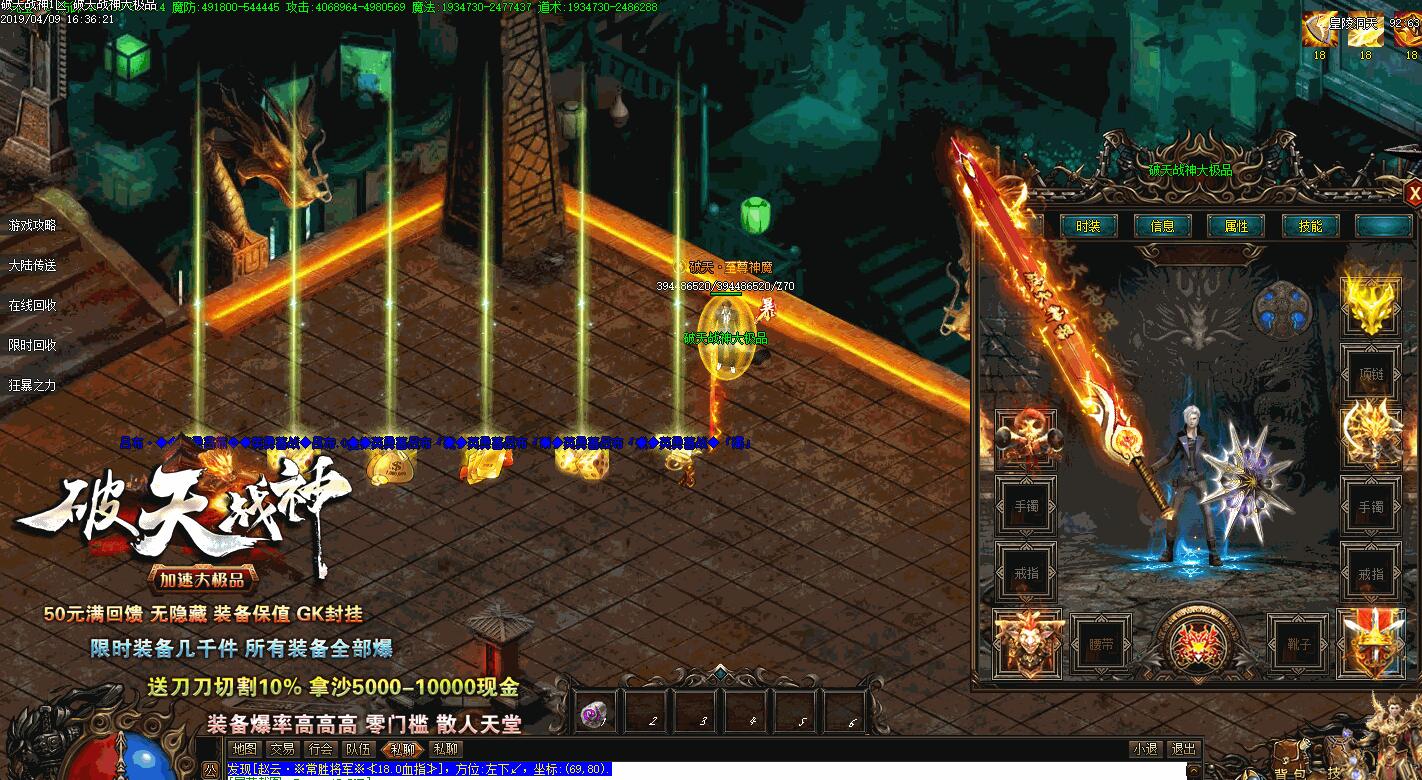
Task: Use the item in hotbar slot 1
Action: (x=596, y=714)
